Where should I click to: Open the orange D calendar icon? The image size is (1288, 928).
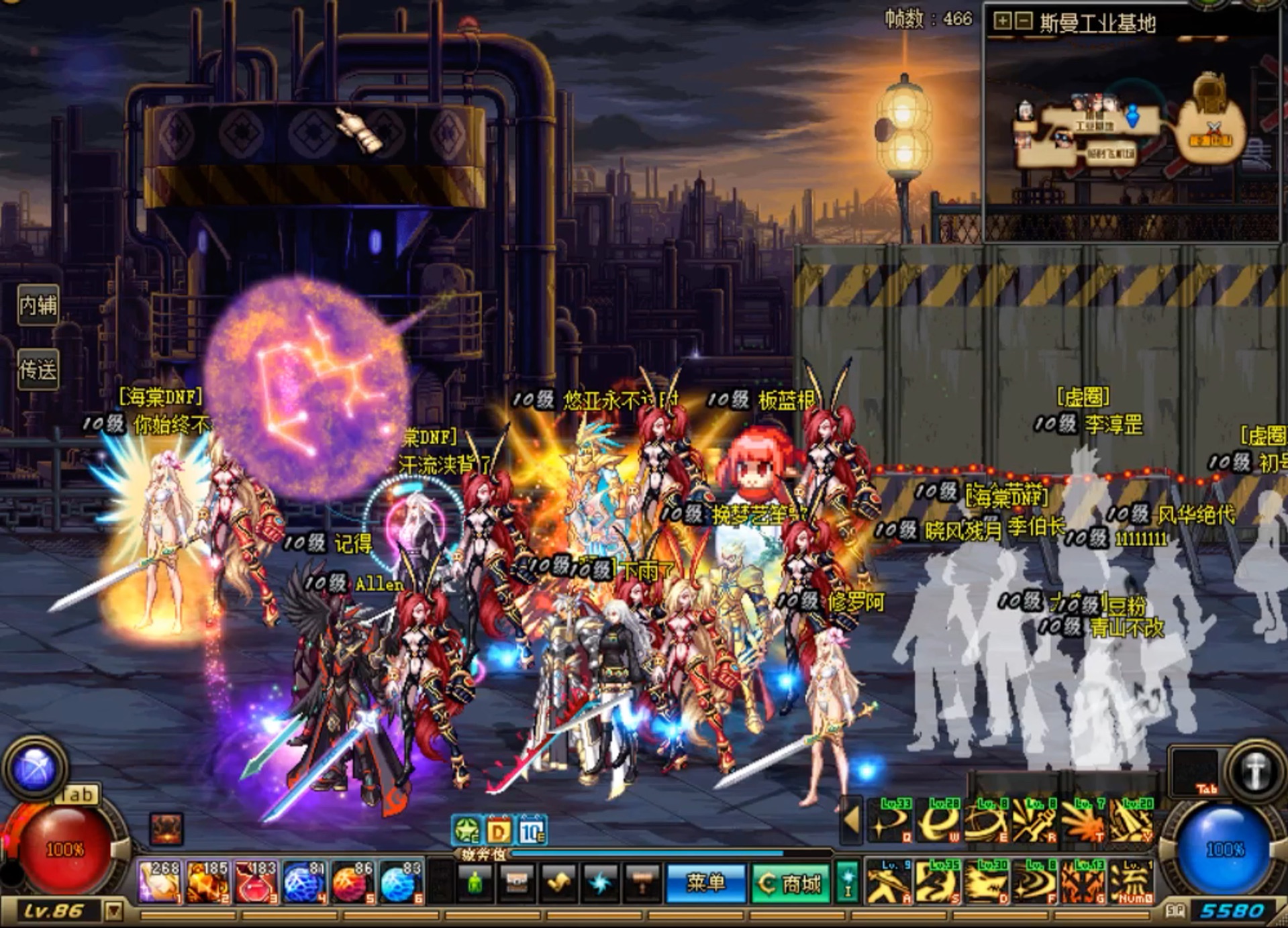click(499, 831)
